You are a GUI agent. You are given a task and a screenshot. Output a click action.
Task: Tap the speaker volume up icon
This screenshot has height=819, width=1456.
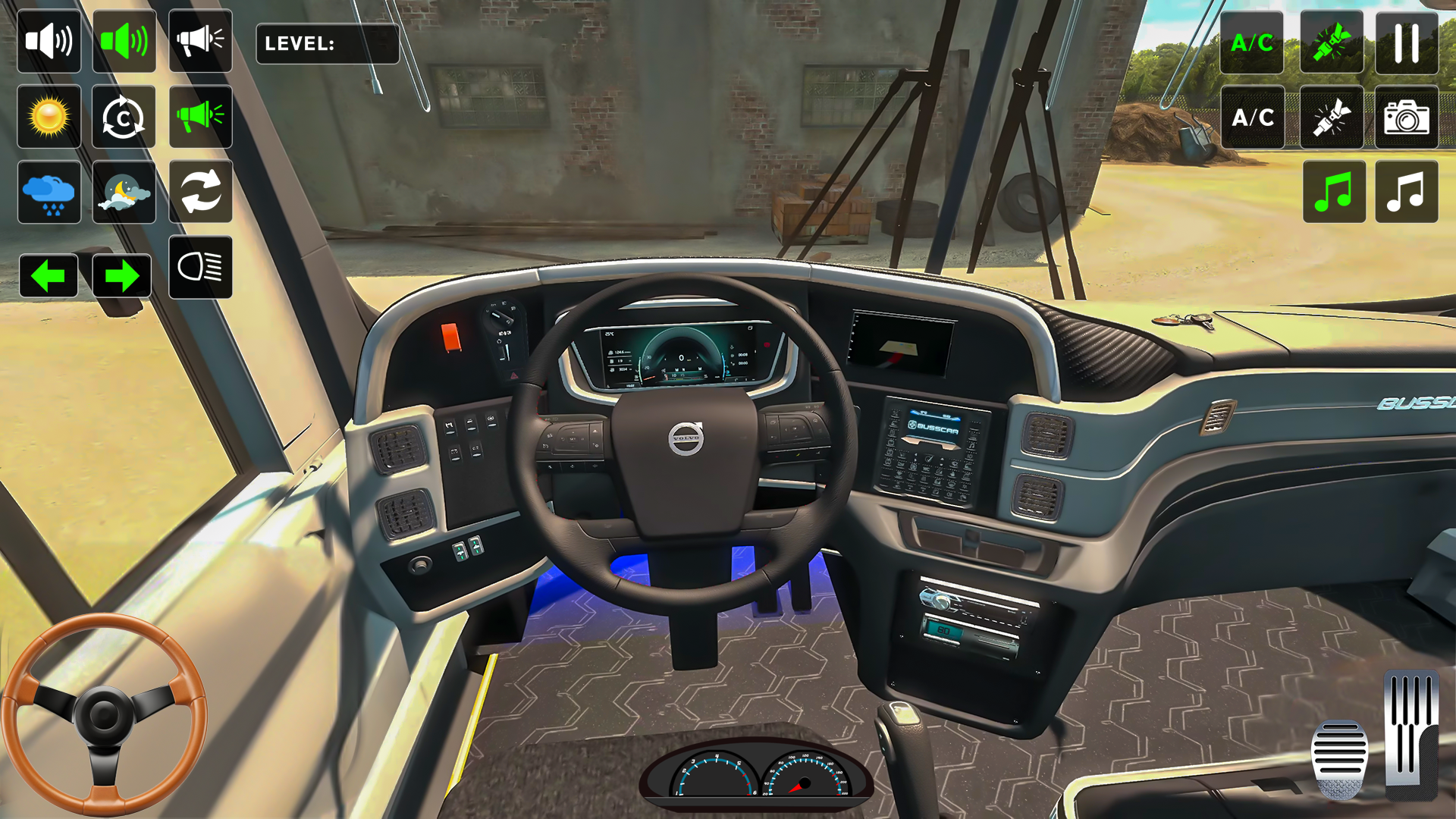click(124, 40)
